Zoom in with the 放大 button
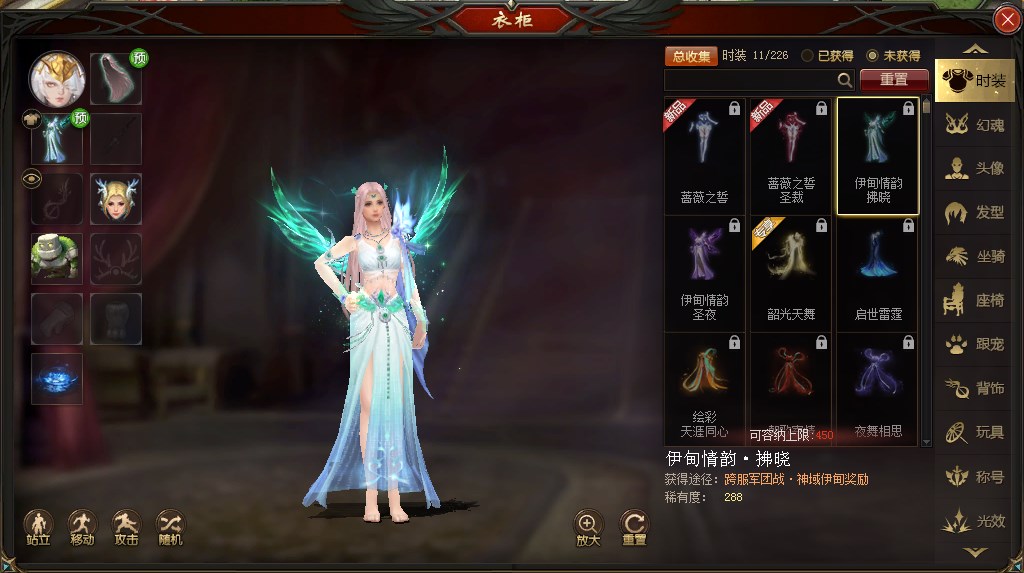Viewport: 1024px width, 573px height. click(588, 527)
